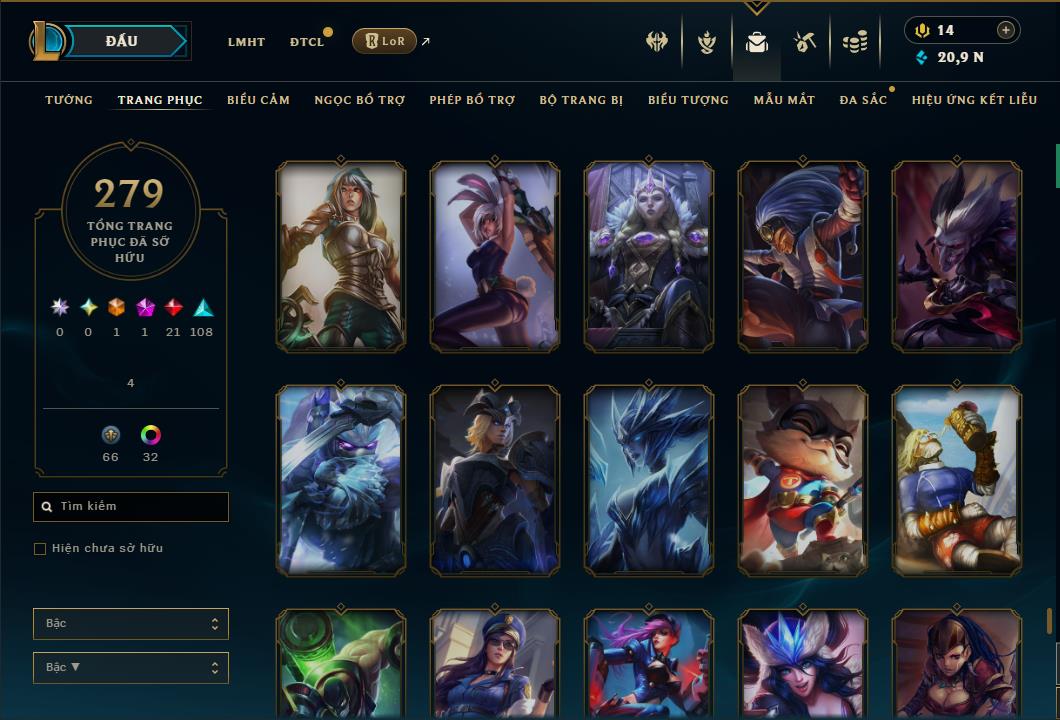Viewport: 1060px width, 720px height.
Task: Switch to the BỘ TRANG BỊ tab
Action: point(581,100)
